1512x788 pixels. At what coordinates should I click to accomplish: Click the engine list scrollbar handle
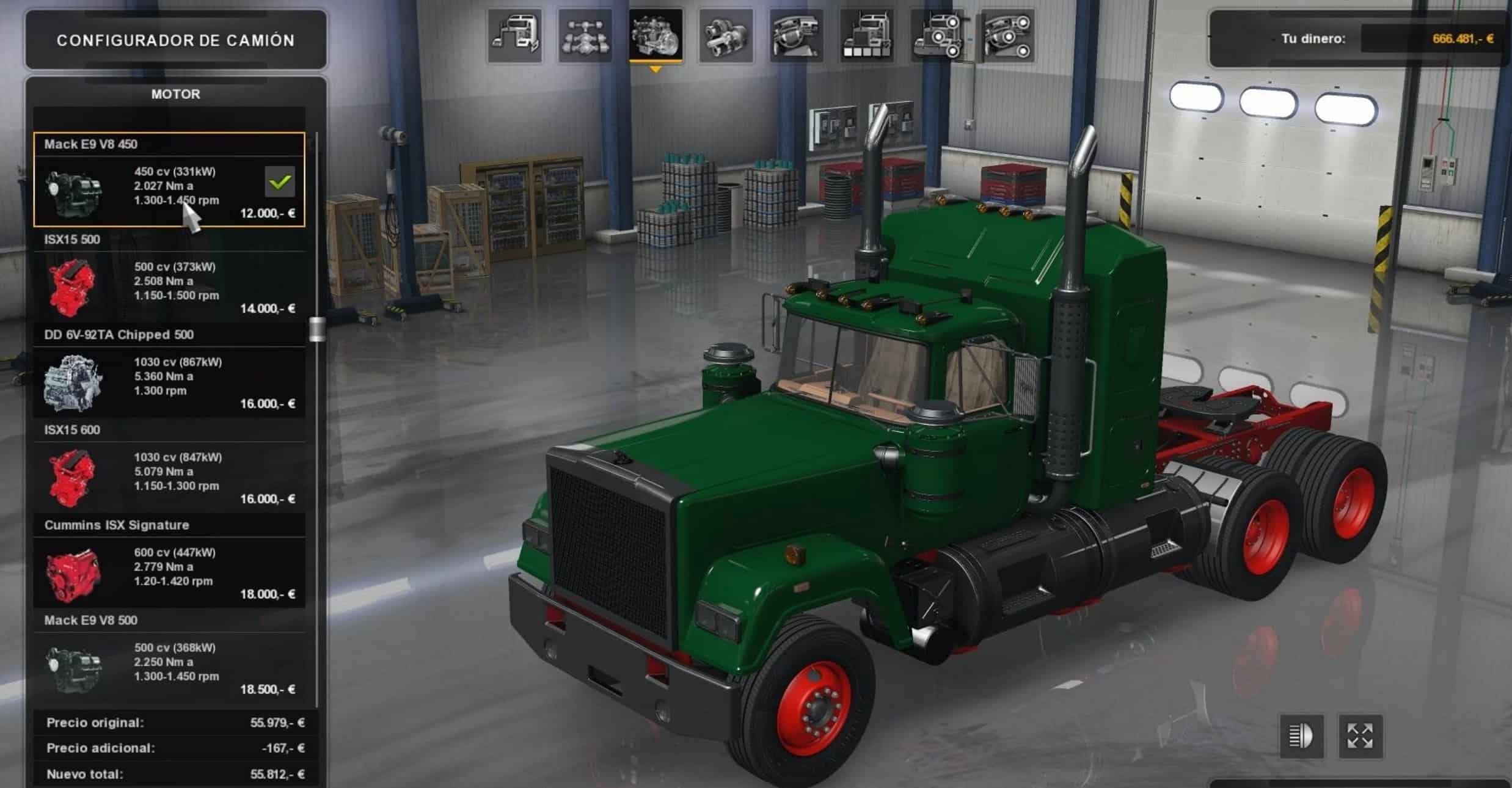pos(317,329)
